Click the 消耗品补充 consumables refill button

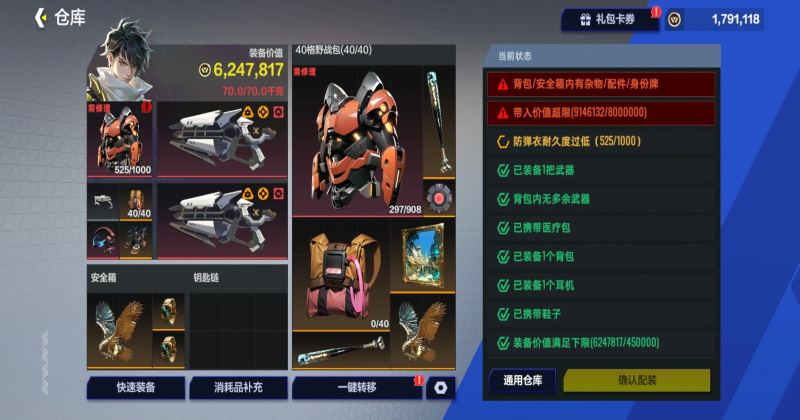[x=237, y=387]
